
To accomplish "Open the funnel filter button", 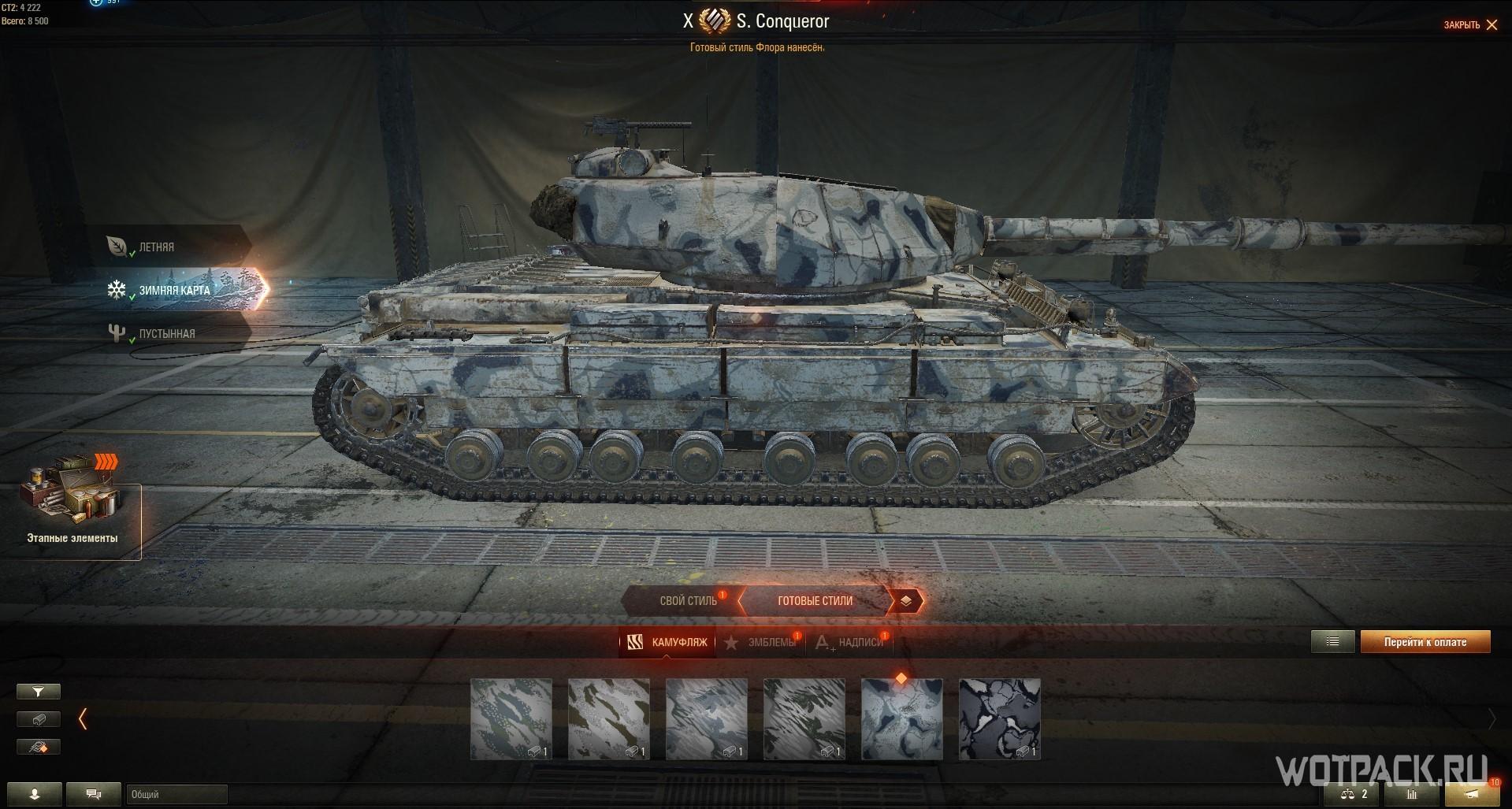I will (x=39, y=692).
